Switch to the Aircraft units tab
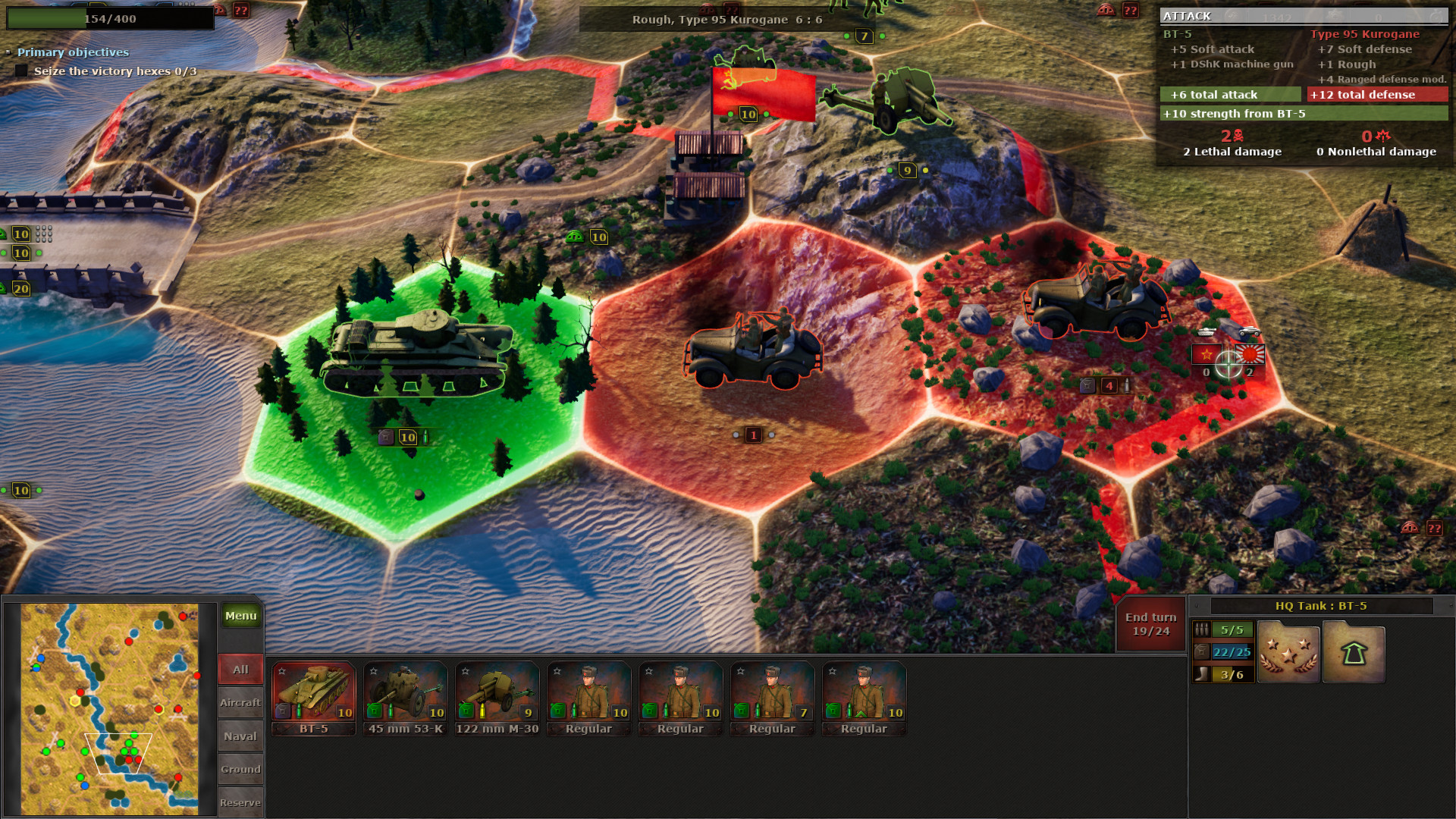The image size is (1456, 819). pos(240,702)
